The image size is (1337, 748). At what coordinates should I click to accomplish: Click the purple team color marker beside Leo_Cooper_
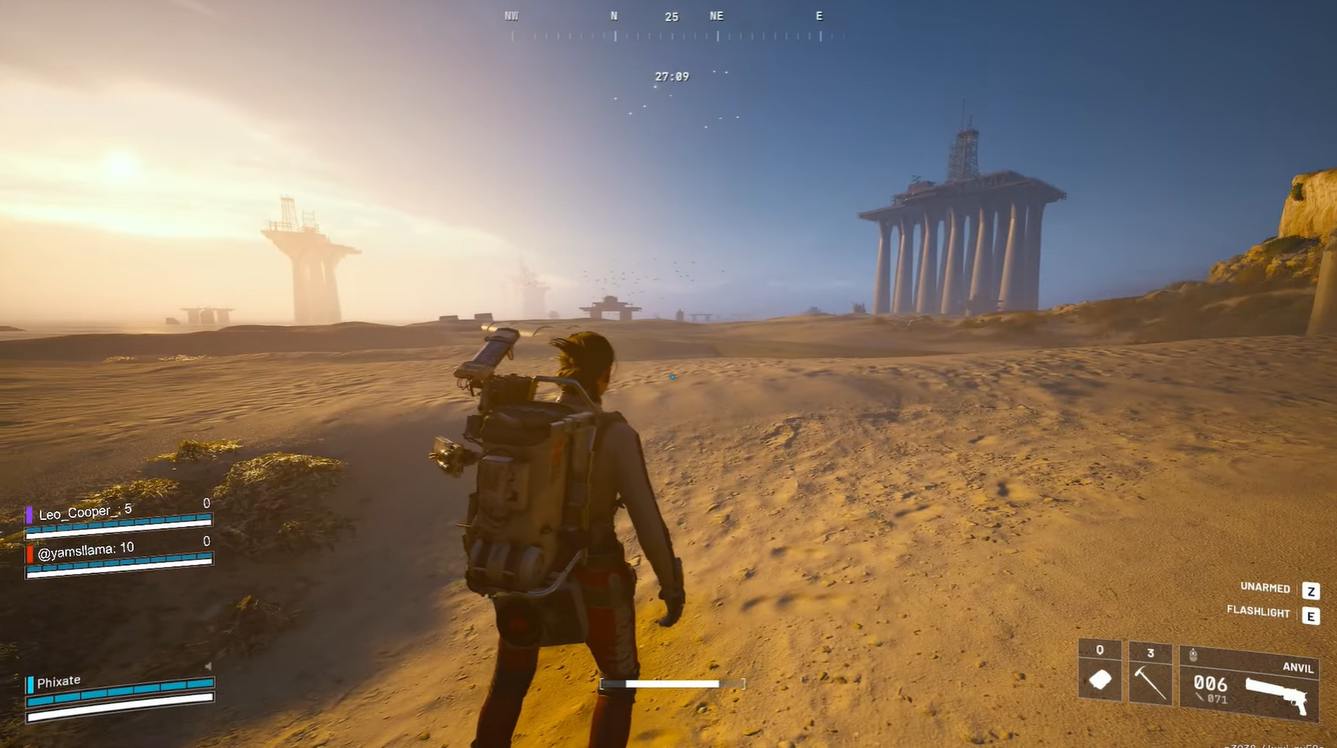[28, 513]
